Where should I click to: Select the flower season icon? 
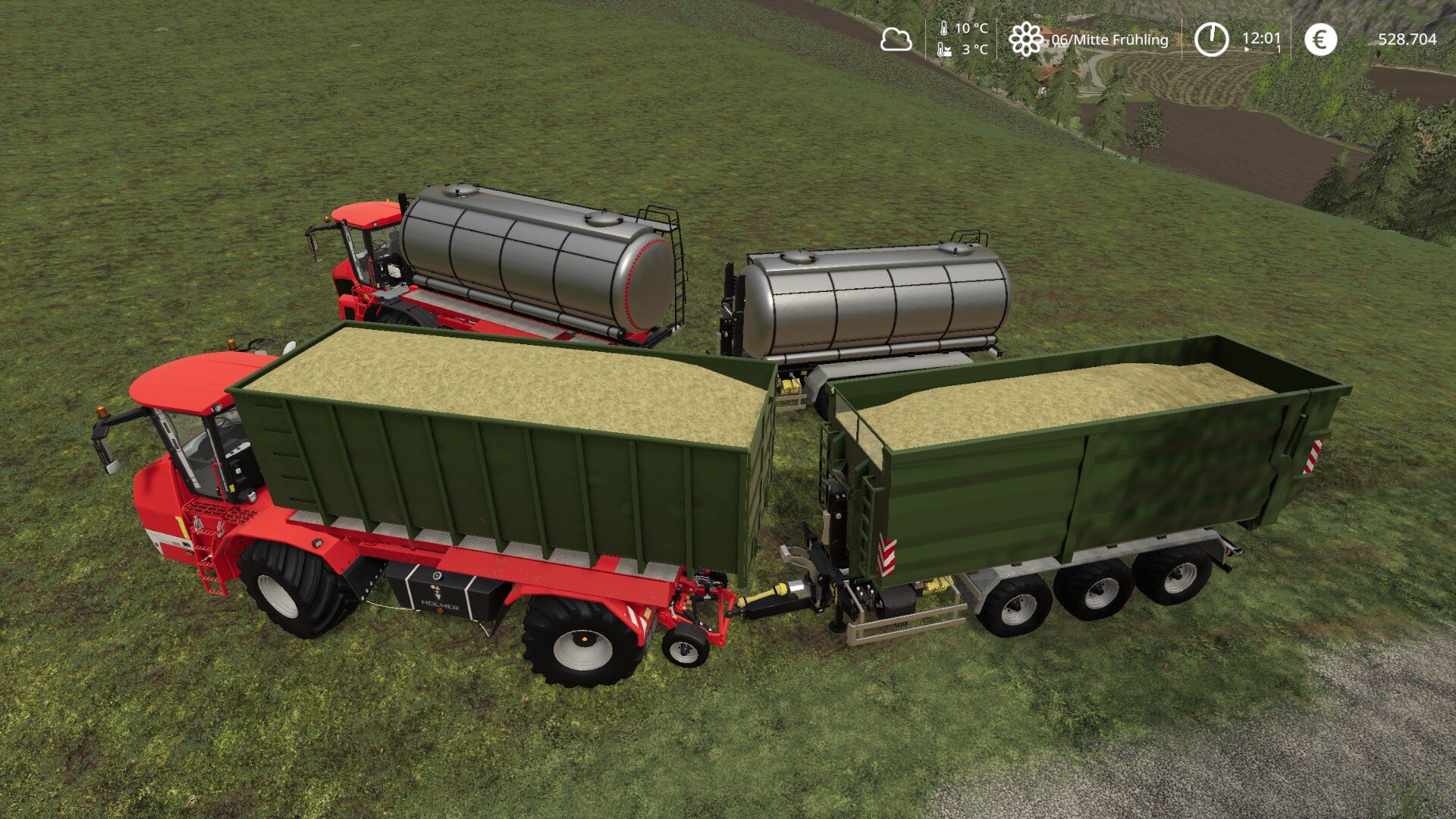point(1026,39)
